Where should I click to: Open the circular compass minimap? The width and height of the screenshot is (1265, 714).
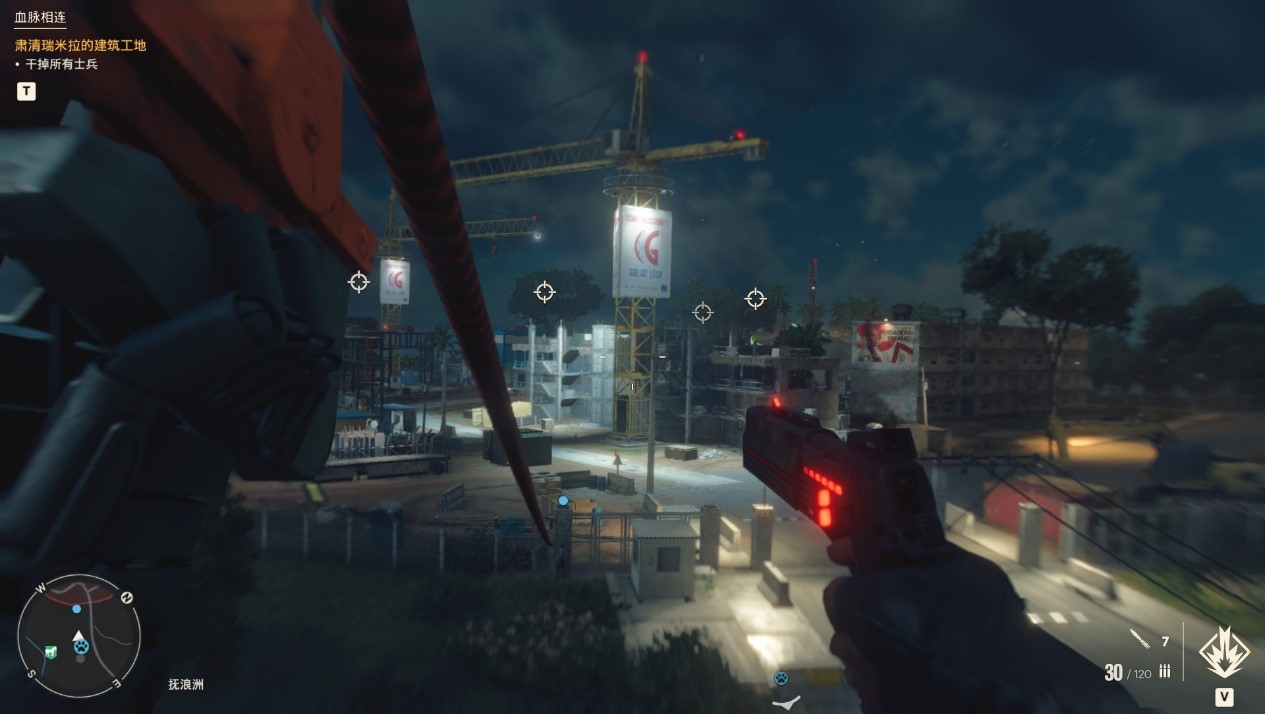click(x=79, y=635)
